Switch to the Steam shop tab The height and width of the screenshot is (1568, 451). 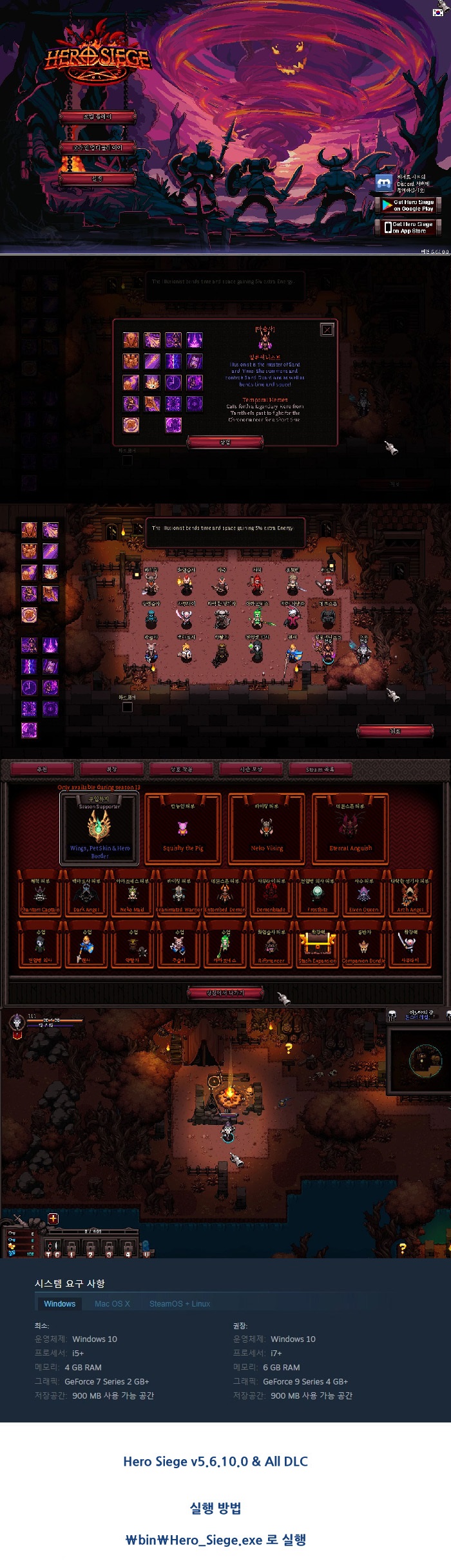pos(320,769)
